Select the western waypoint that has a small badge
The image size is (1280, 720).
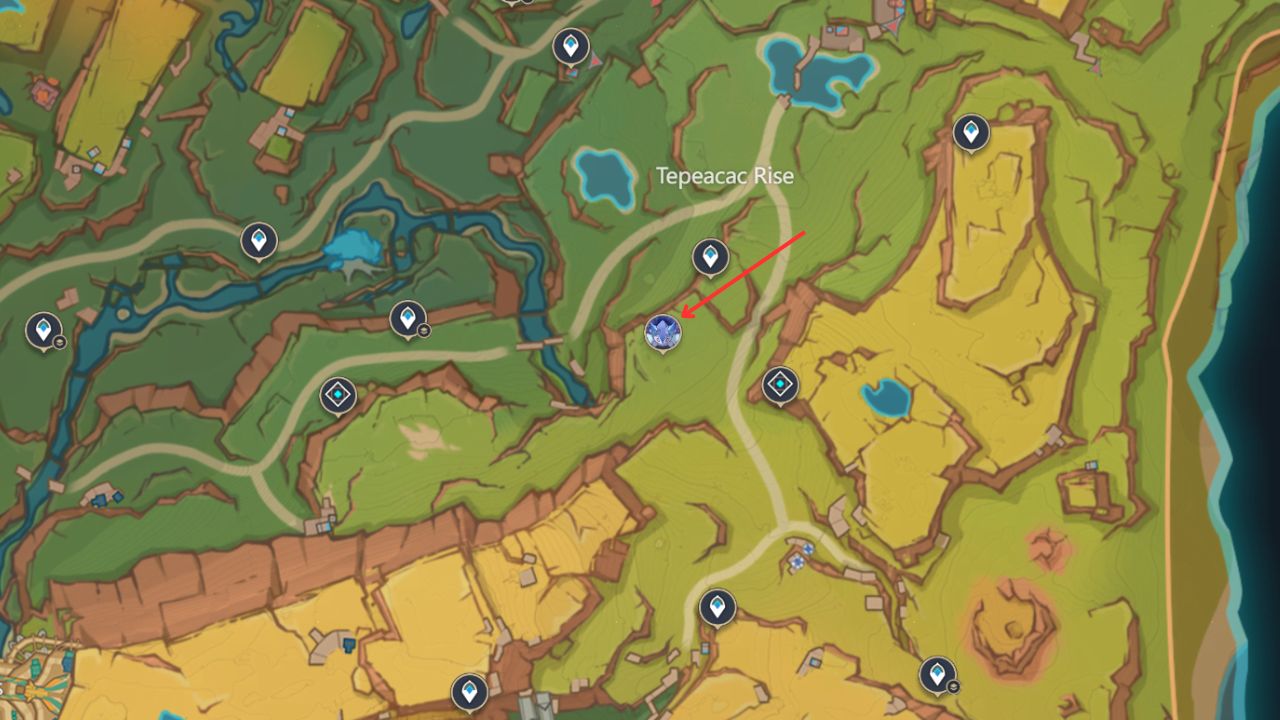[x=409, y=316]
